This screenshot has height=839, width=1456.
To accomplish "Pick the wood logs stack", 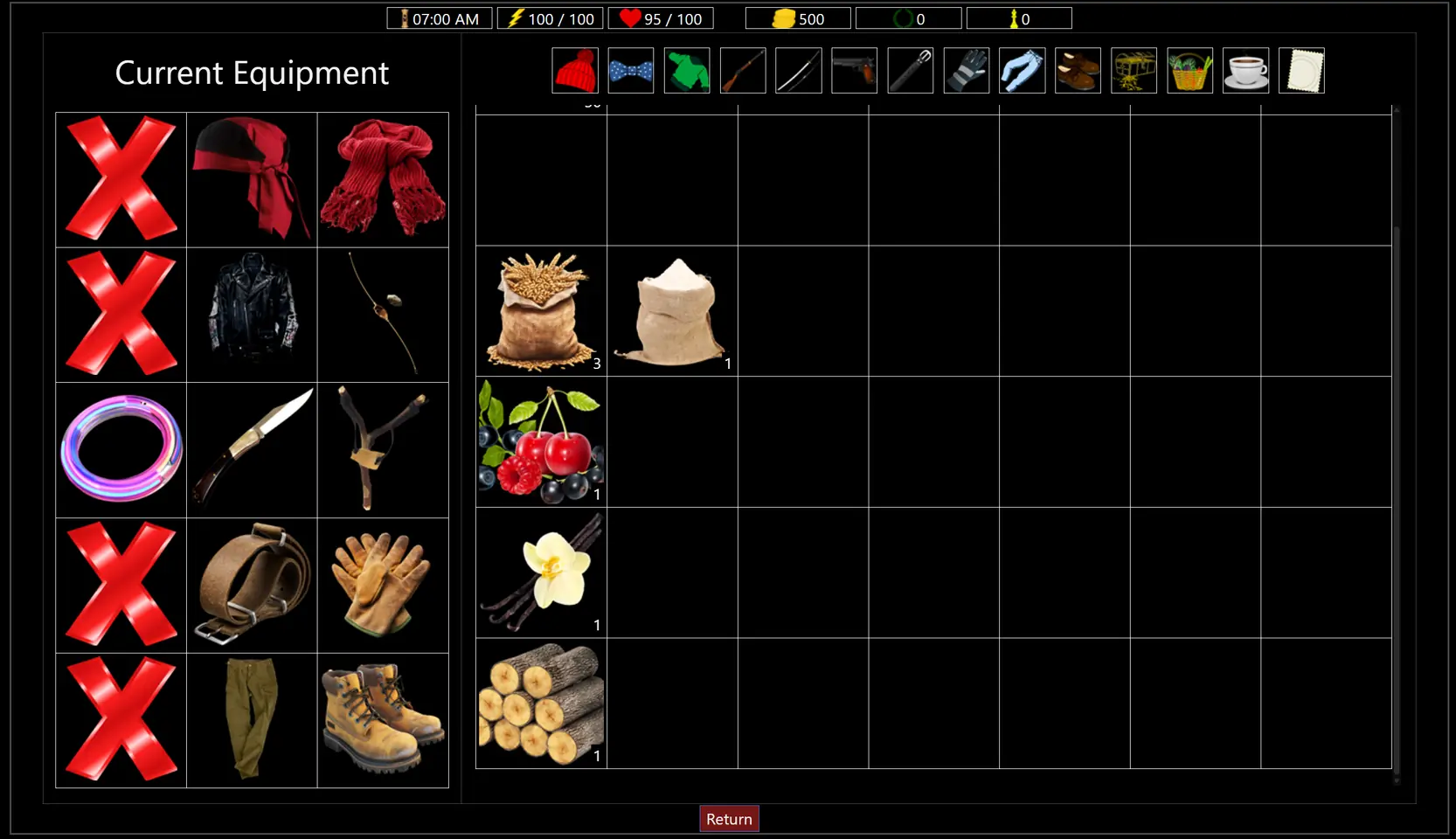I will click(x=541, y=704).
